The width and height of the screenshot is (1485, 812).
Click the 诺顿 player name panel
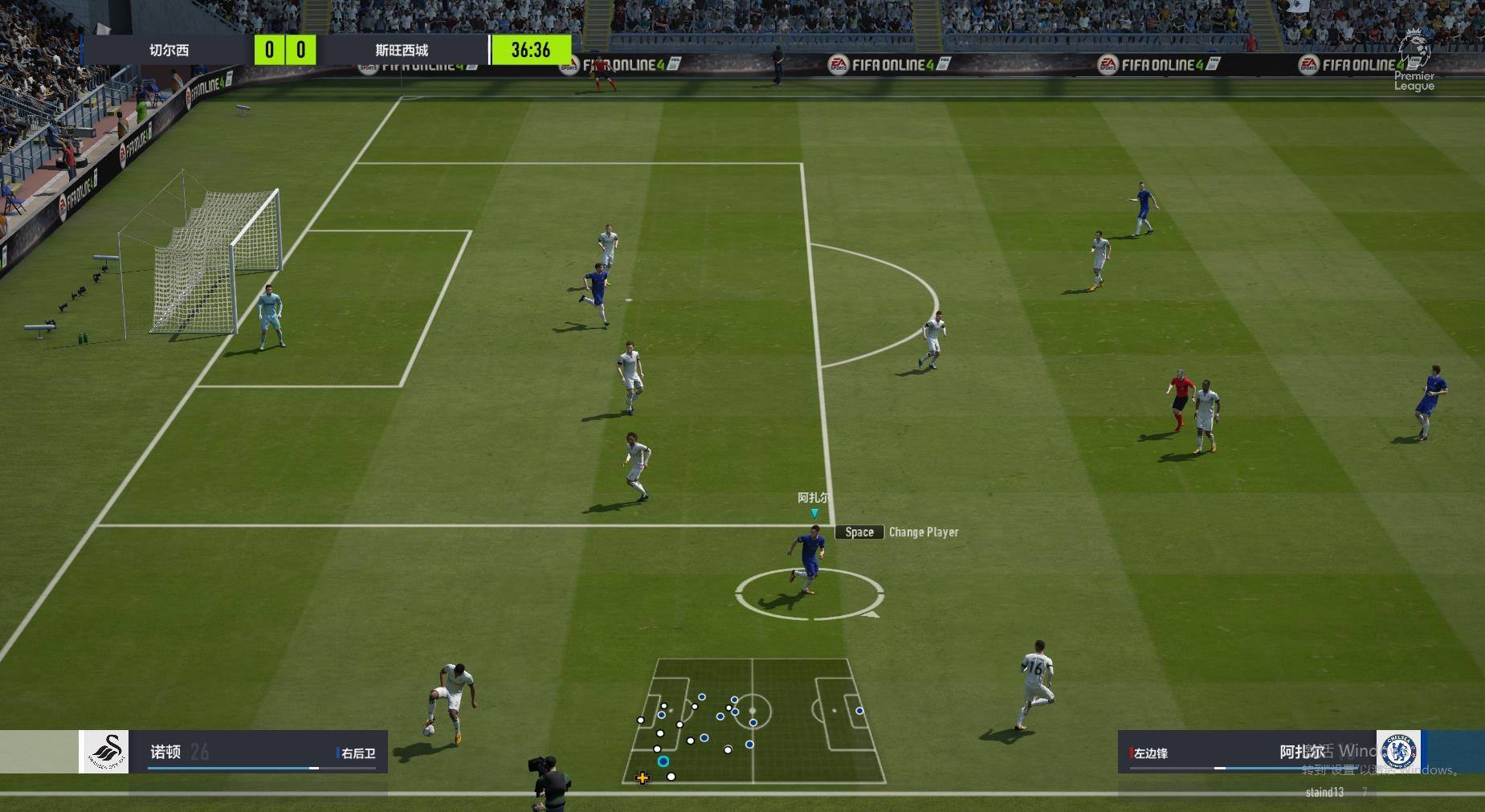click(259, 752)
